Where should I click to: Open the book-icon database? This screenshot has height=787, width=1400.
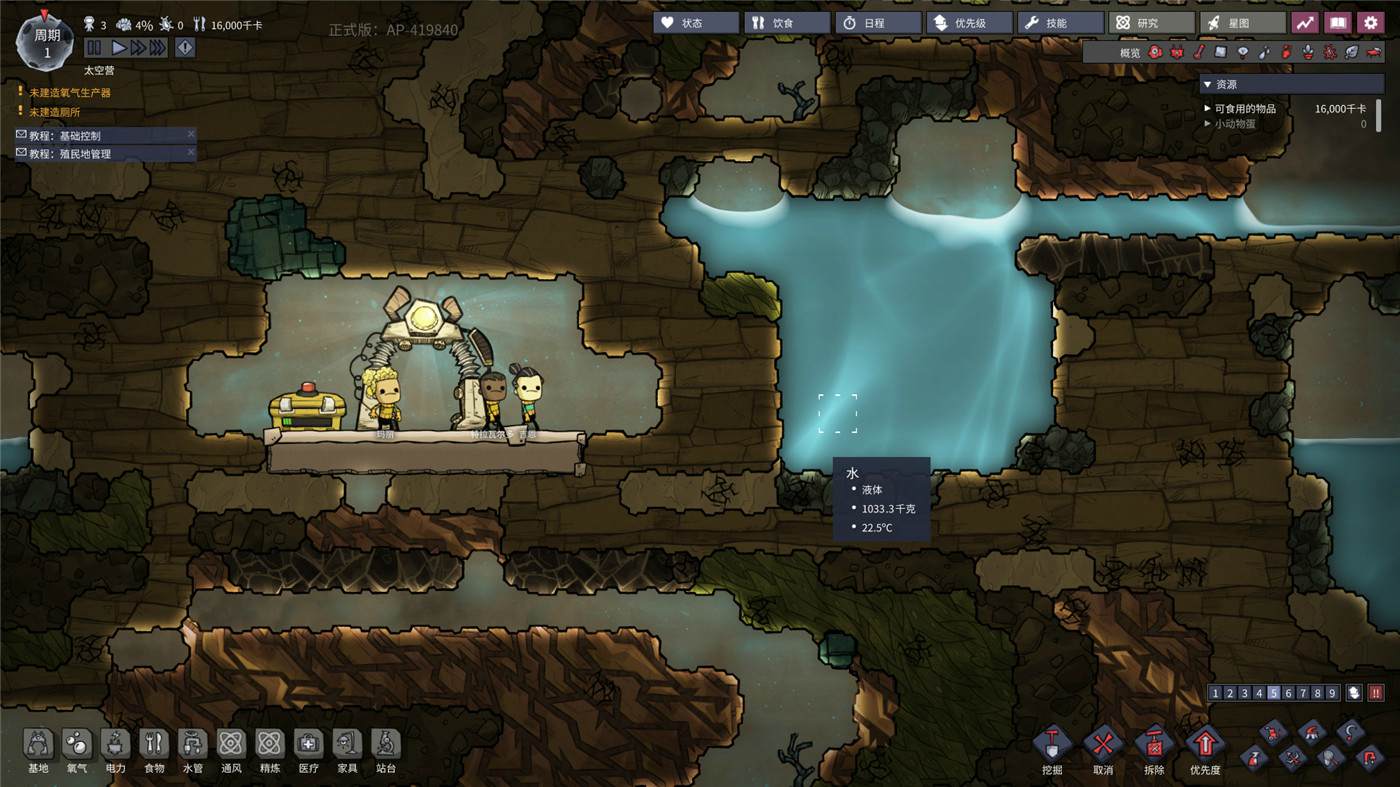pos(1337,23)
